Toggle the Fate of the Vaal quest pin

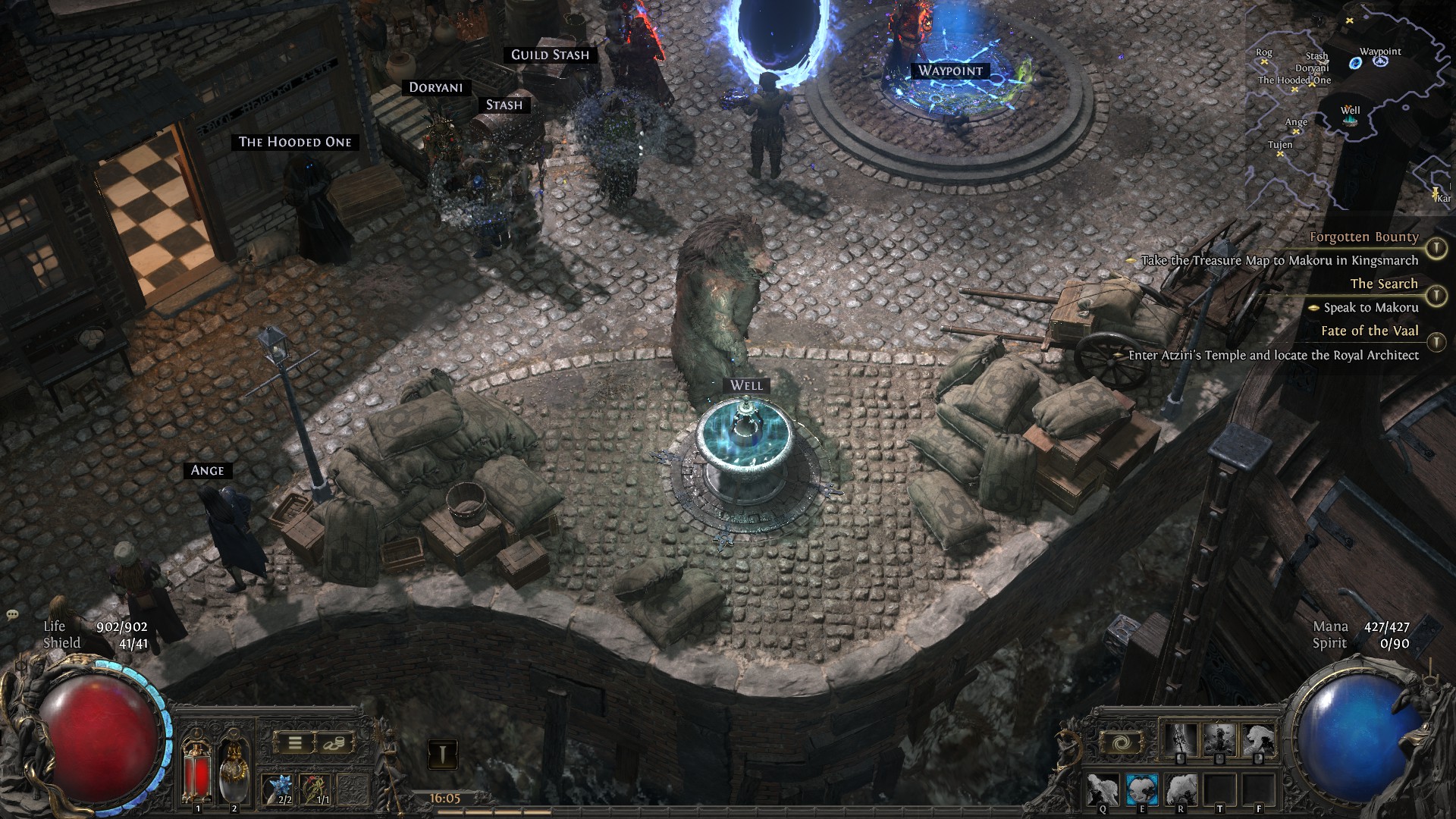(x=1436, y=343)
